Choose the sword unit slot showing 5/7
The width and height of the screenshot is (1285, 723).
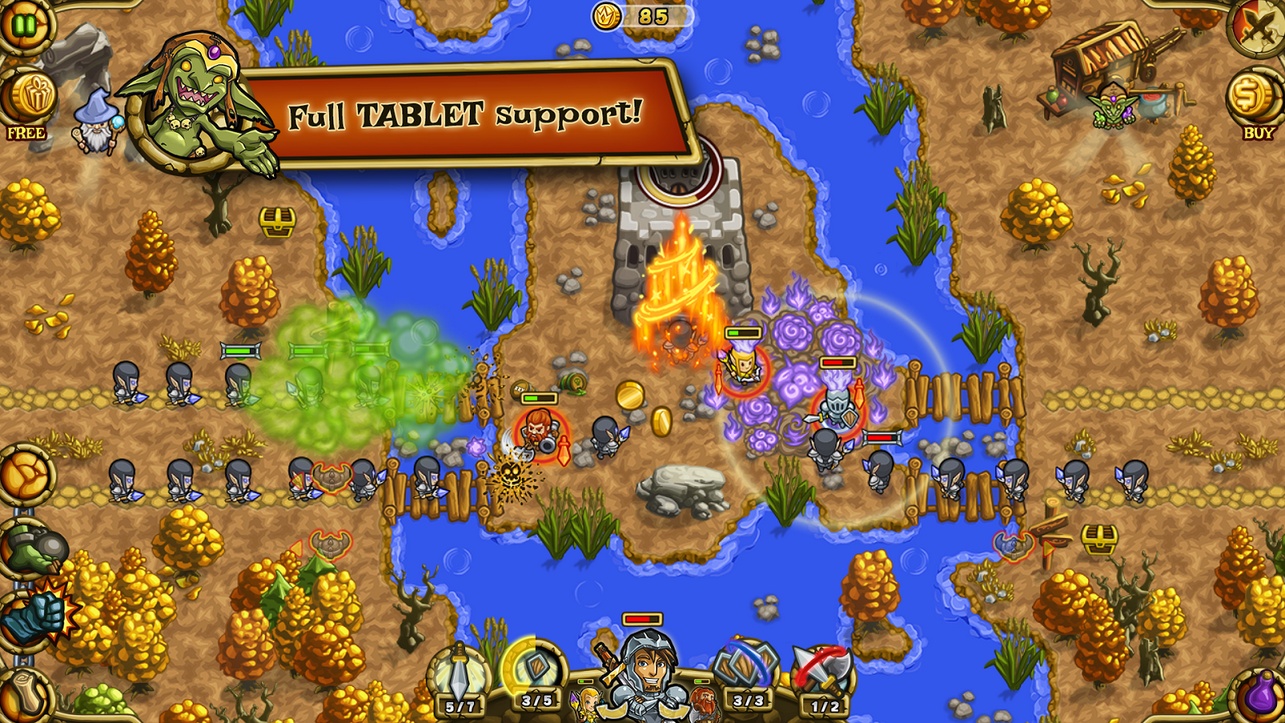coord(460,673)
